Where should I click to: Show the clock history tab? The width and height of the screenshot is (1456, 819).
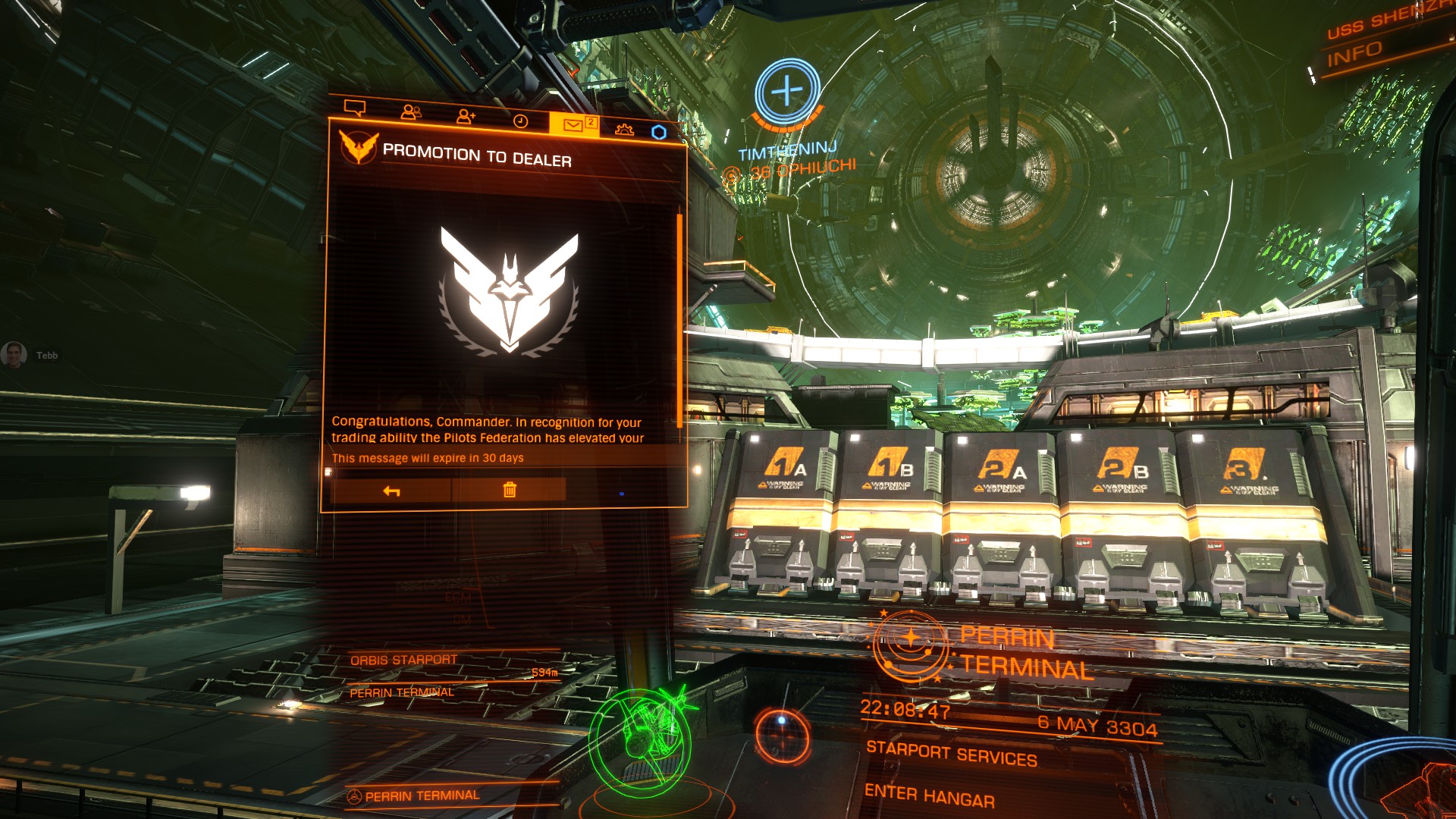tap(520, 121)
